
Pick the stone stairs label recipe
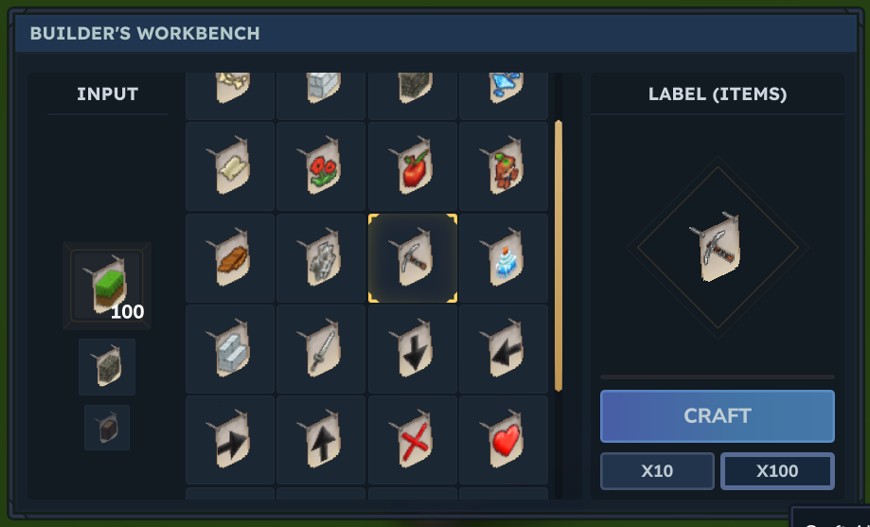click(x=230, y=349)
